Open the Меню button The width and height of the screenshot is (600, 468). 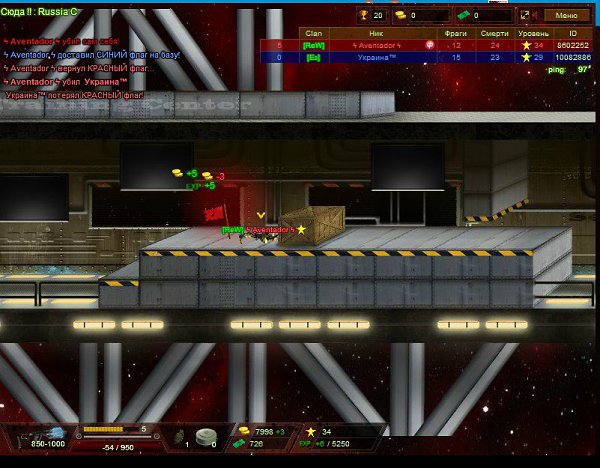tap(566, 15)
